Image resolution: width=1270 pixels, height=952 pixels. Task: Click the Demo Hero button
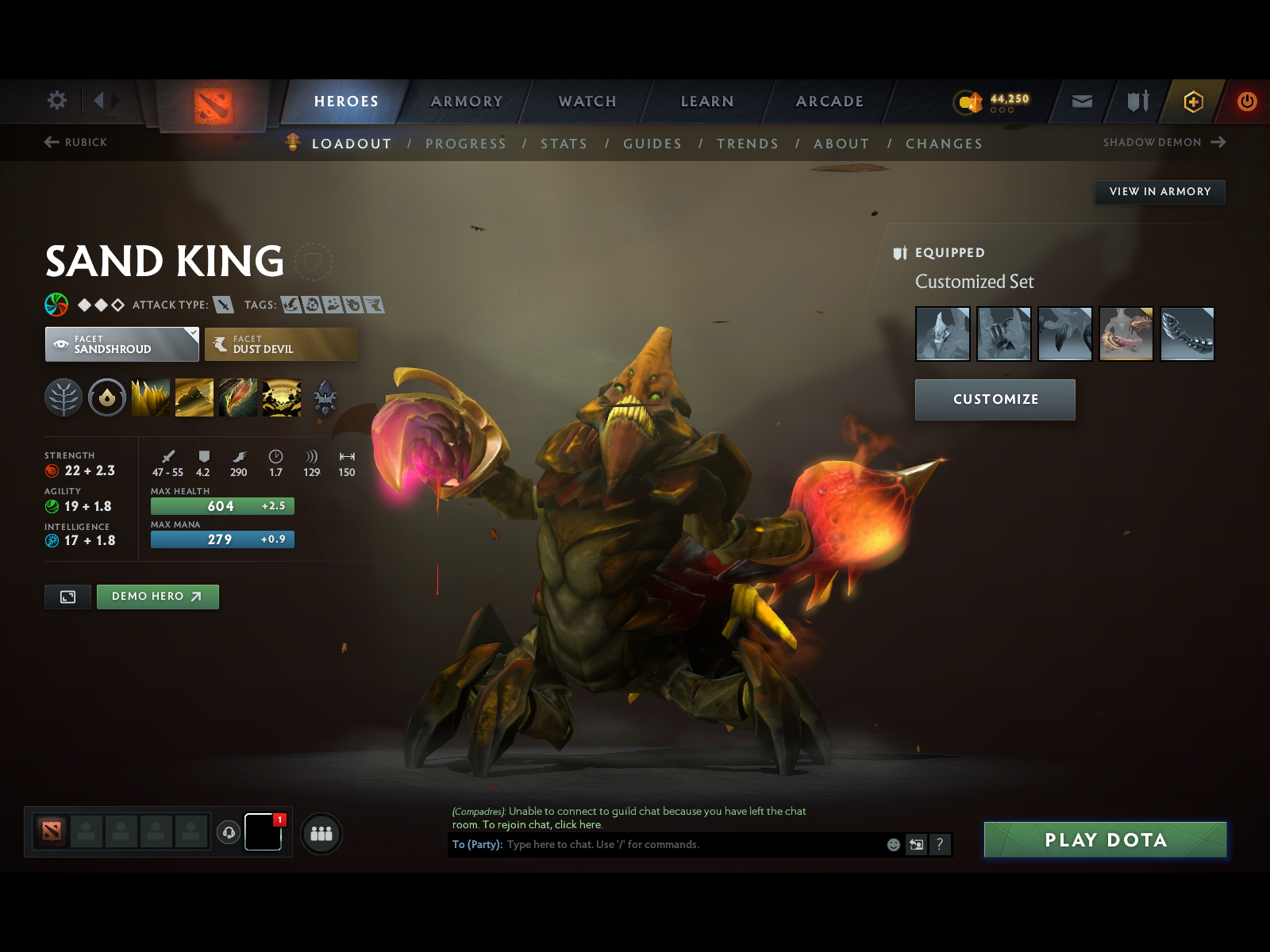point(156,597)
